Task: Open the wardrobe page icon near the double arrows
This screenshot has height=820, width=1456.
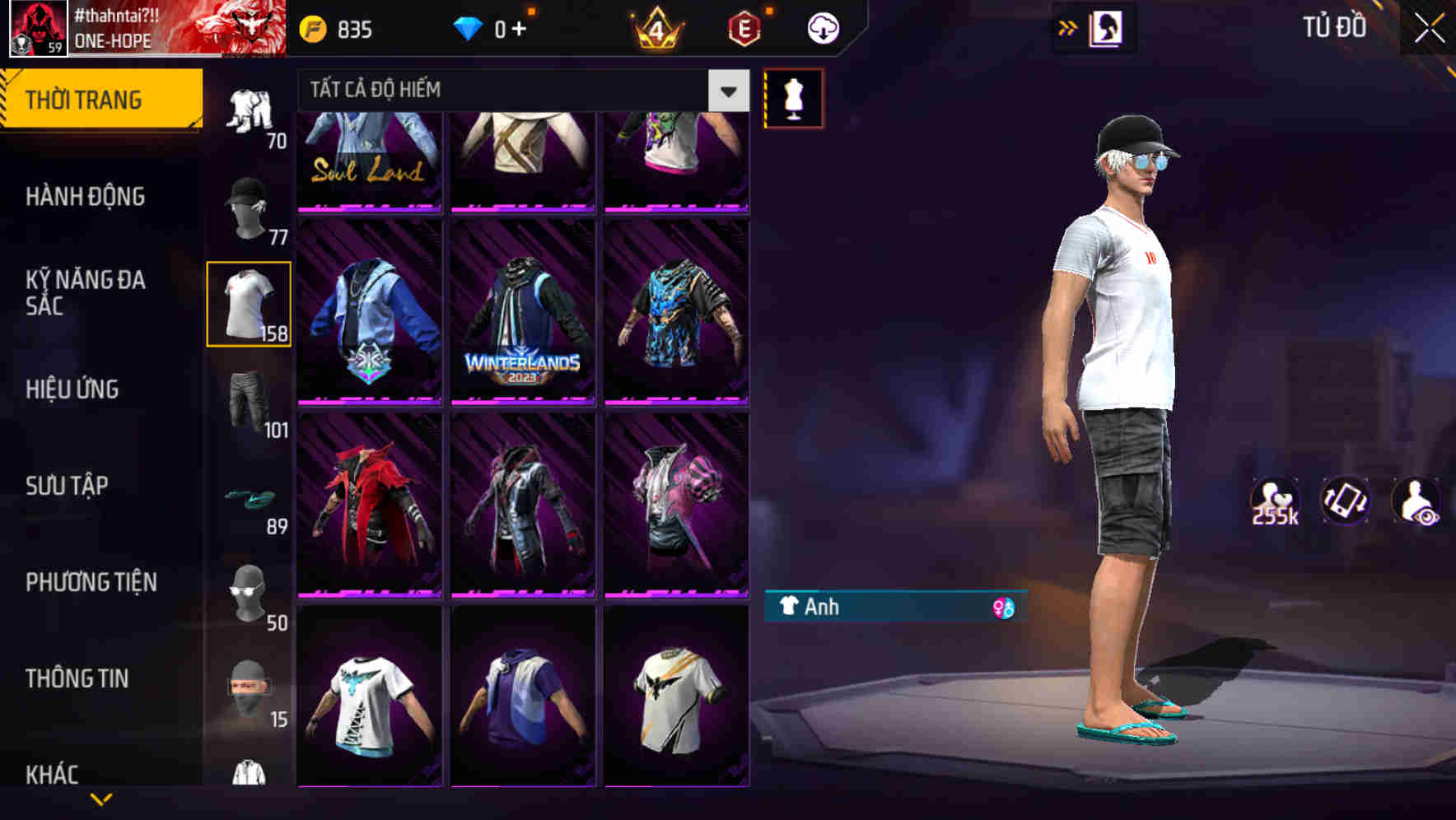Action: point(1108,27)
